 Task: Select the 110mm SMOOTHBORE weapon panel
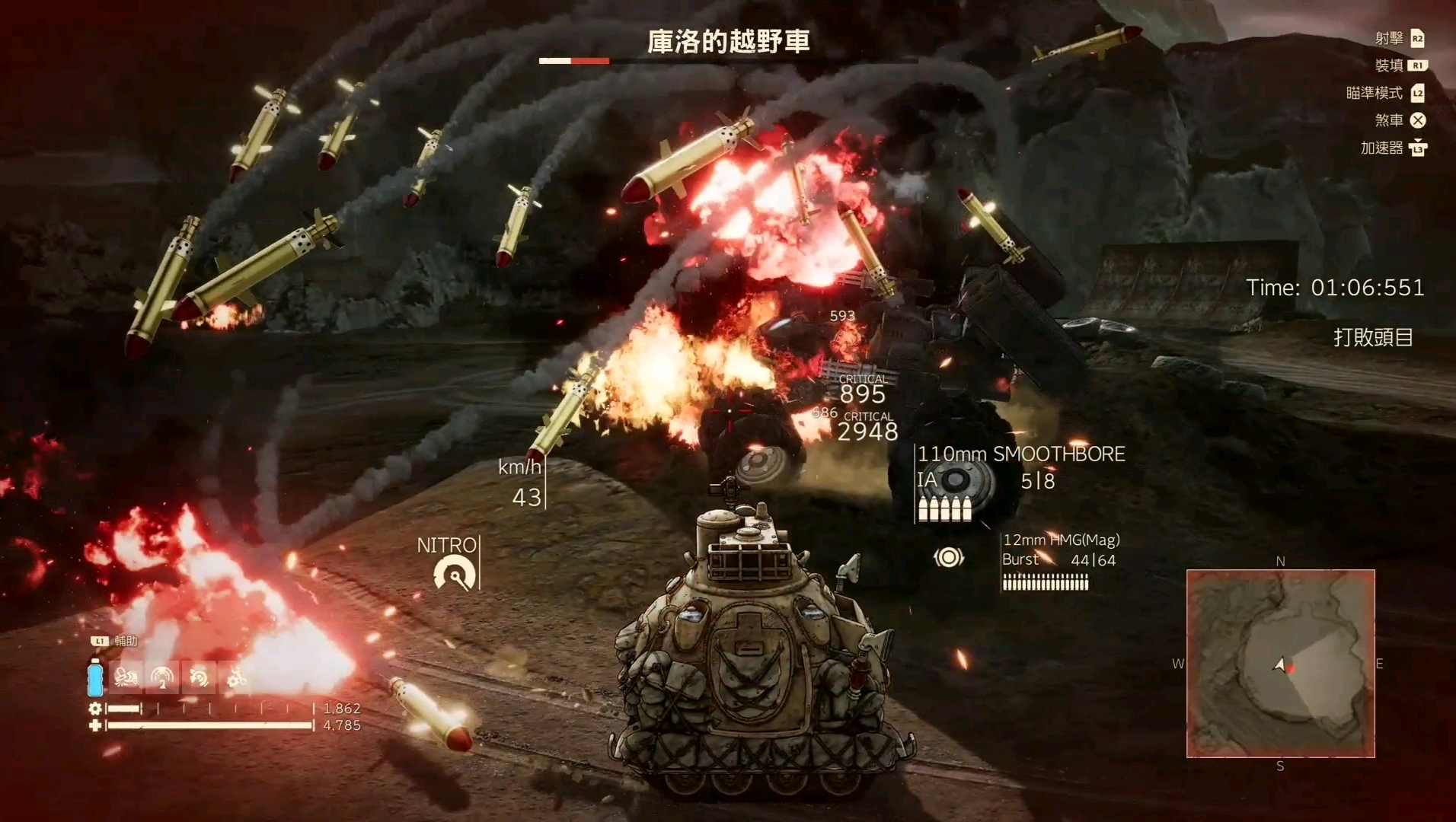1019,483
